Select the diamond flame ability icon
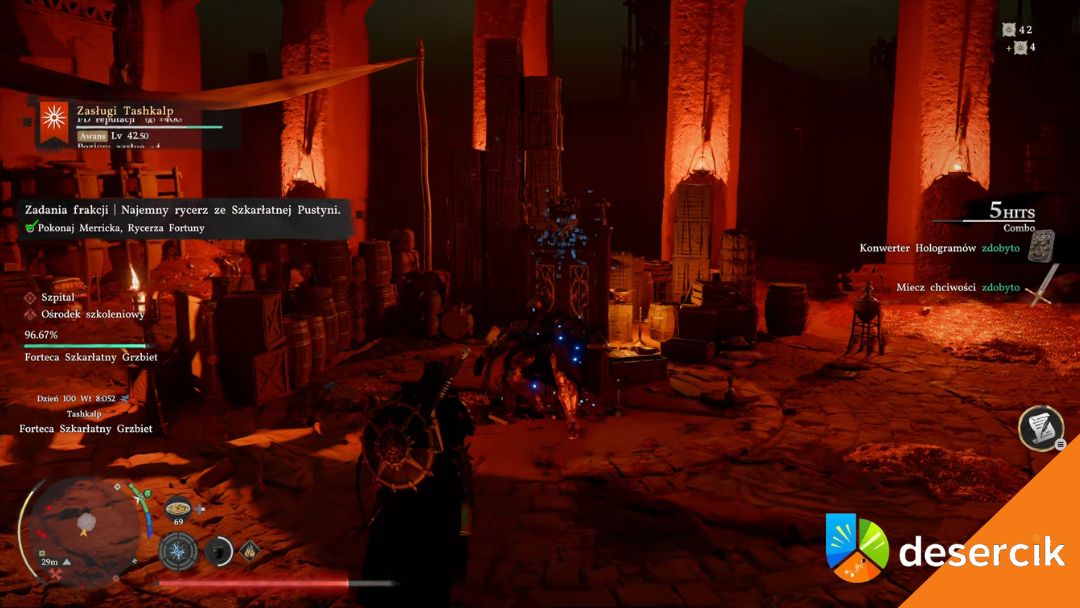 [x=246, y=549]
